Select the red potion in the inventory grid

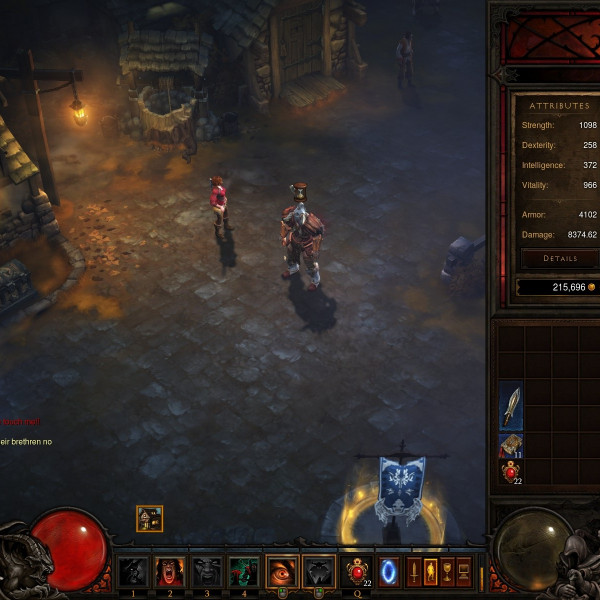point(511,472)
